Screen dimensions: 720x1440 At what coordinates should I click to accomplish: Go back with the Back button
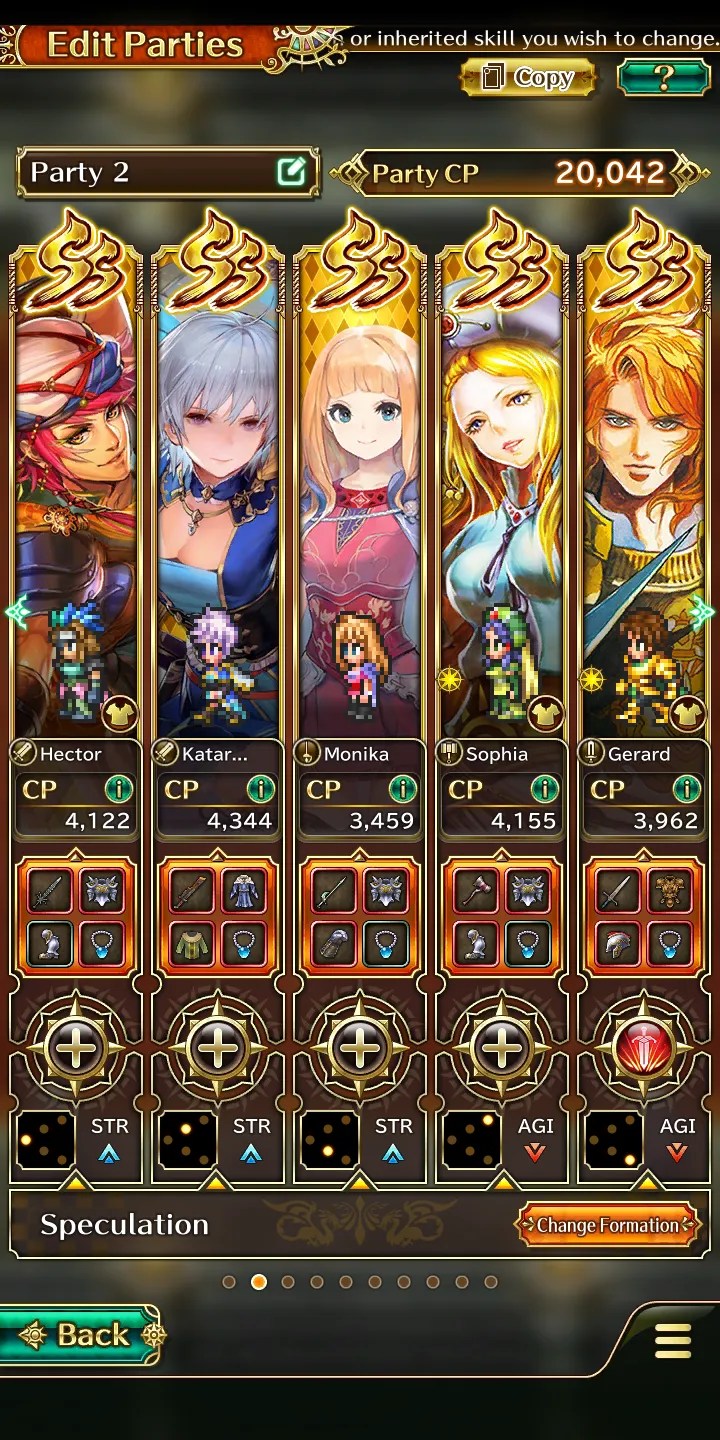pos(80,1335)
